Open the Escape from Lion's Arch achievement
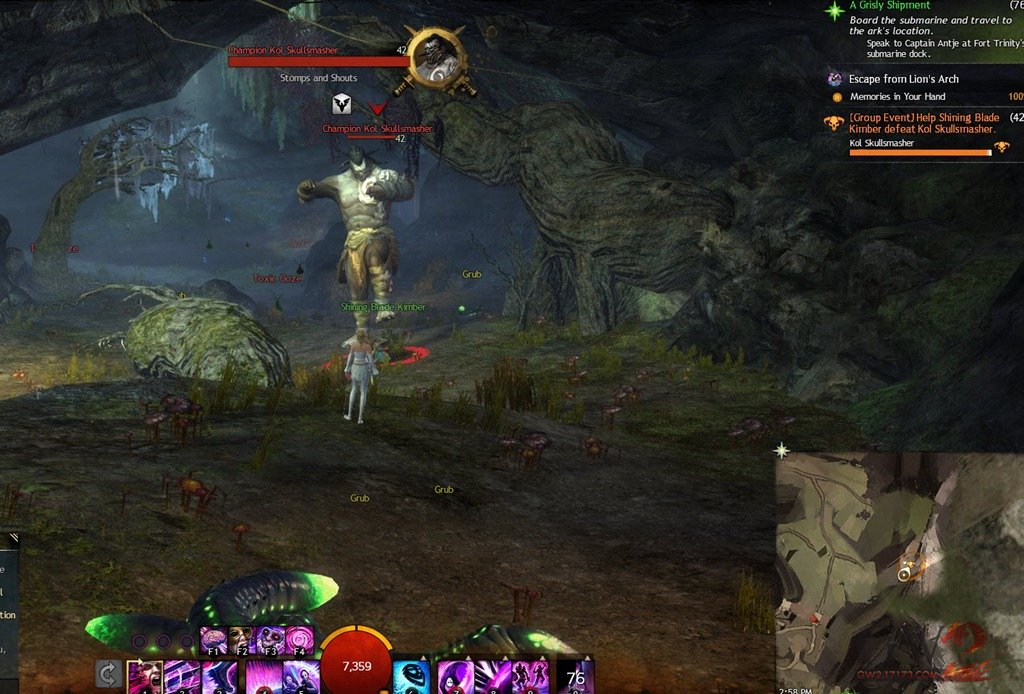Viewport: 1024px width, 694px height. click(x=904, y=79)
